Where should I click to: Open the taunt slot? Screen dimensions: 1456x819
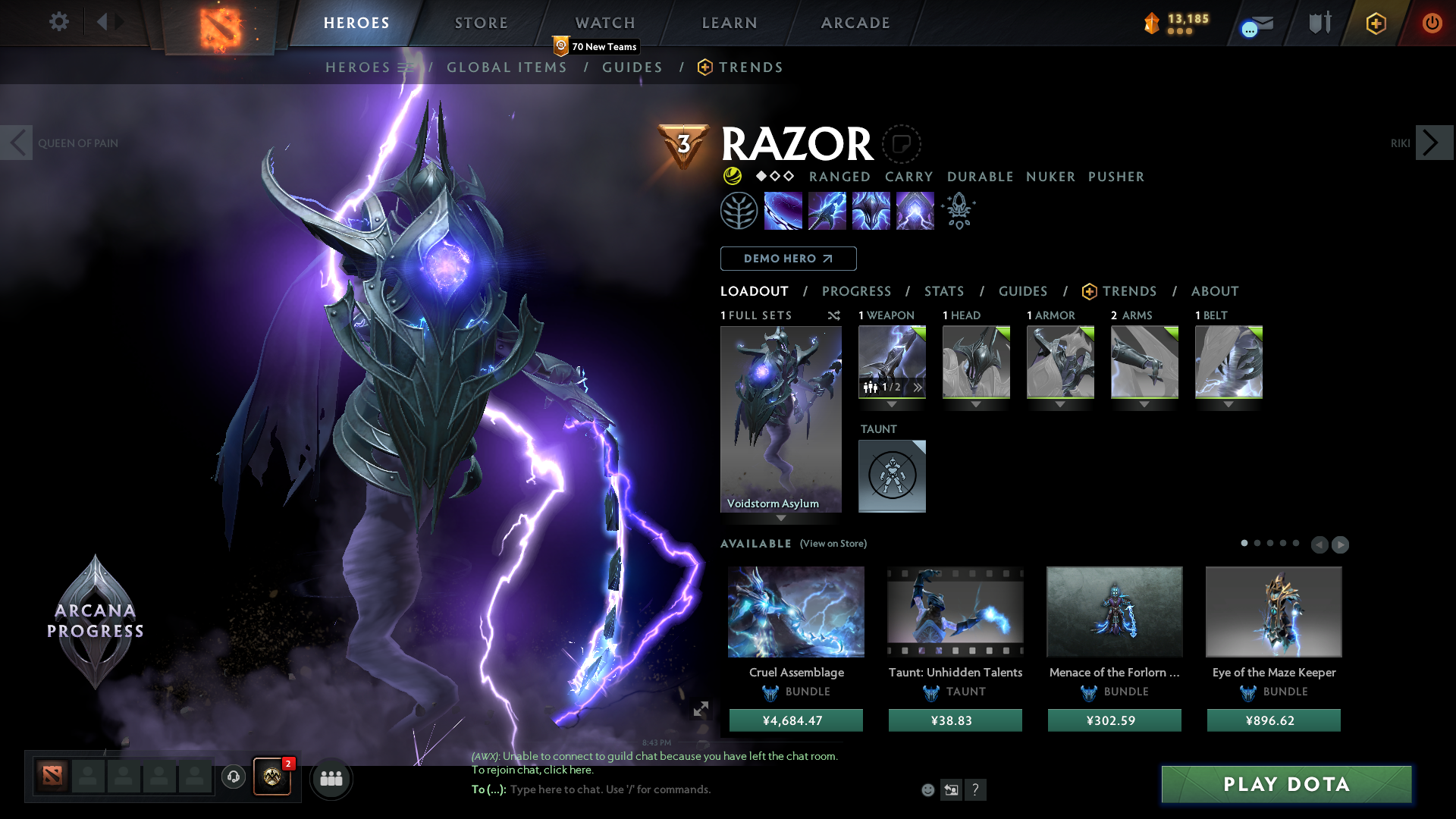pyautogui.click(x=892, y=475)
